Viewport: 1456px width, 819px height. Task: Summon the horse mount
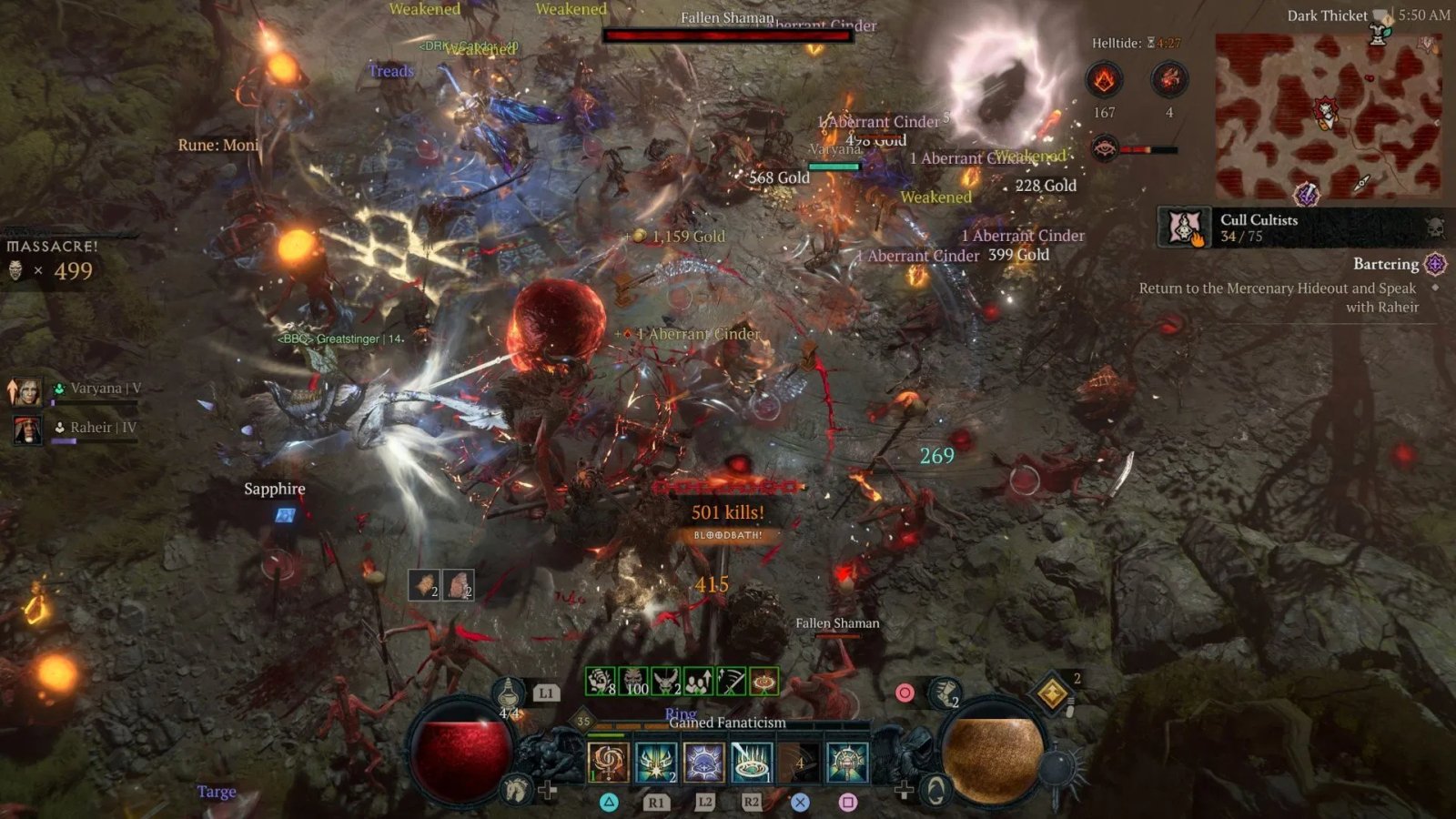coord(517,788)
